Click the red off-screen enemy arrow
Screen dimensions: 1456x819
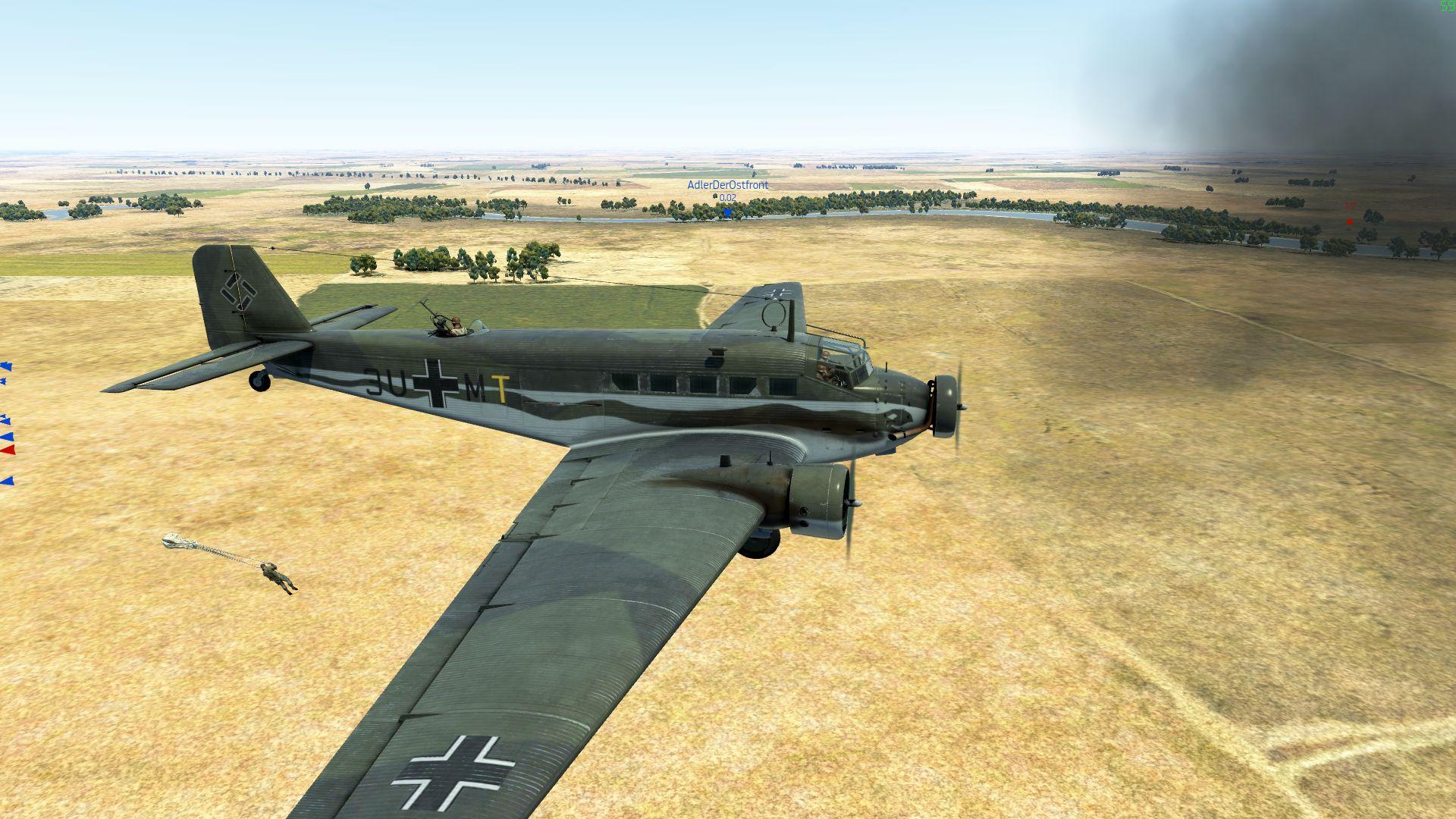(x=8, y=450)
